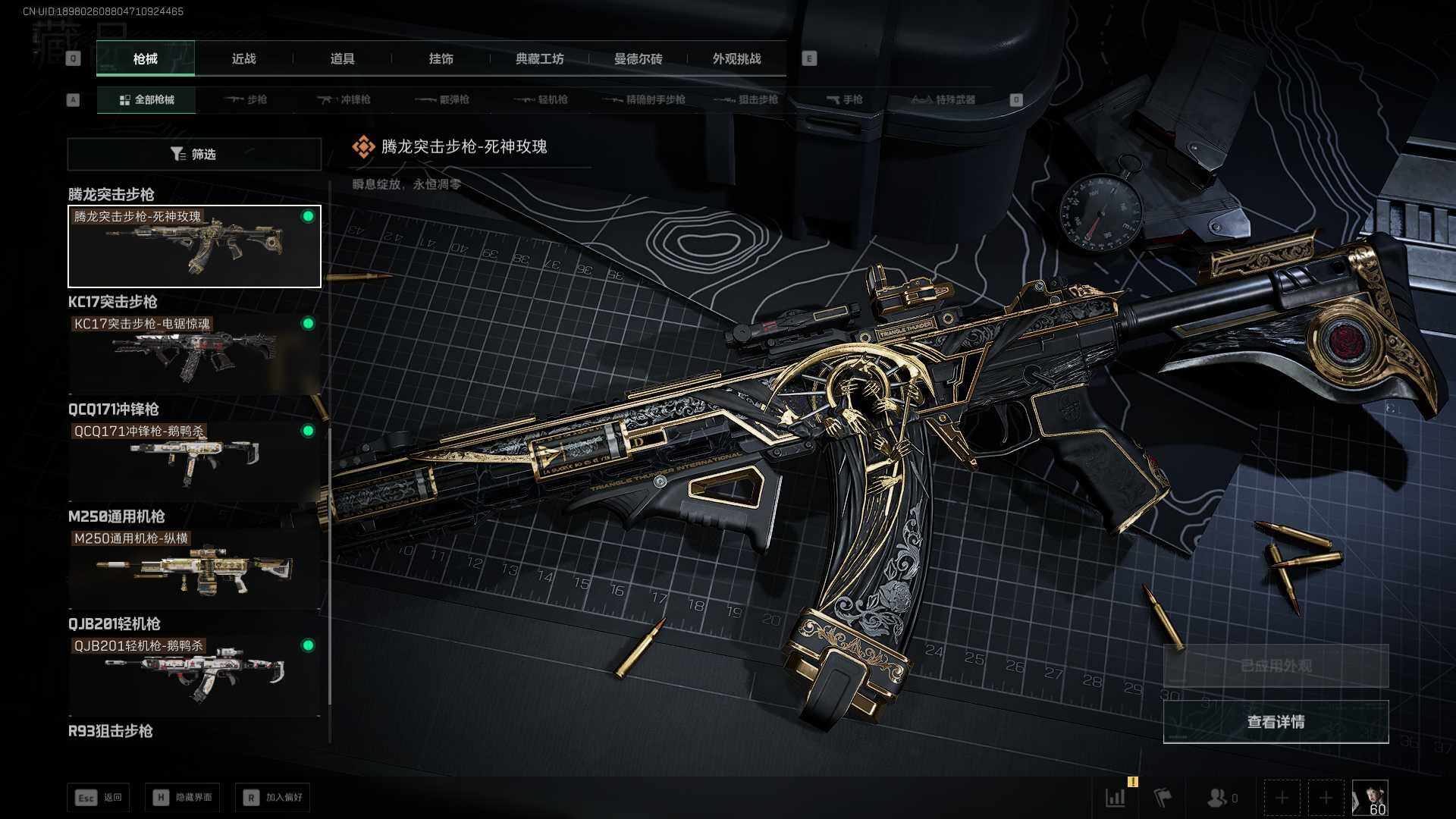The width and height of the screenshot is (1456, 819).
Task: Switch to the 外观挑战 tab
Action: [x=736, y=58]
